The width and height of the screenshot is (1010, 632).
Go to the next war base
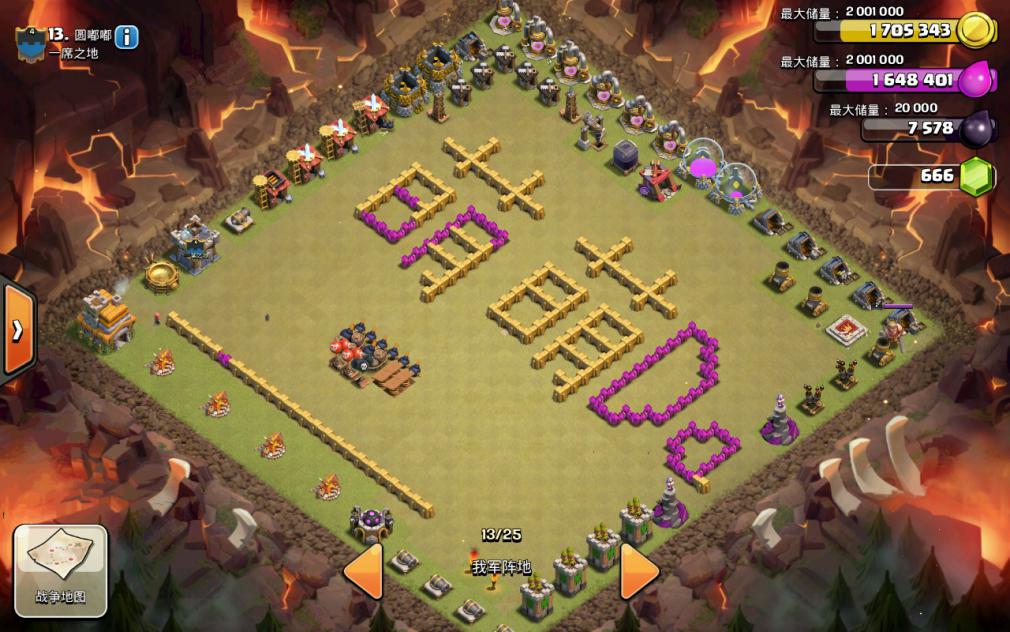point(639,571)
